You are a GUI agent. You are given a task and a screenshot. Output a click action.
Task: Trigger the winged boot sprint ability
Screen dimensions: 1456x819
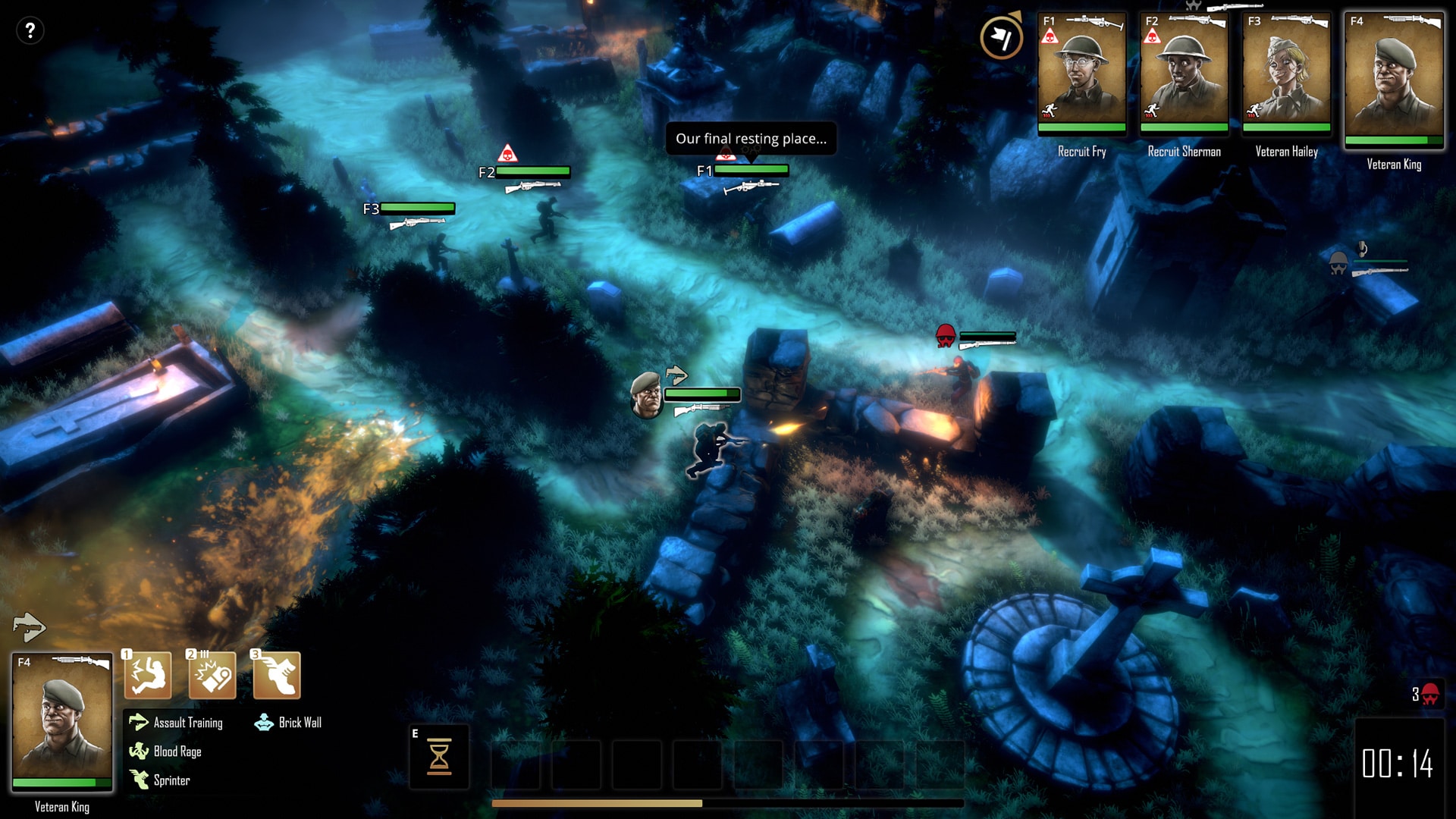276,674
